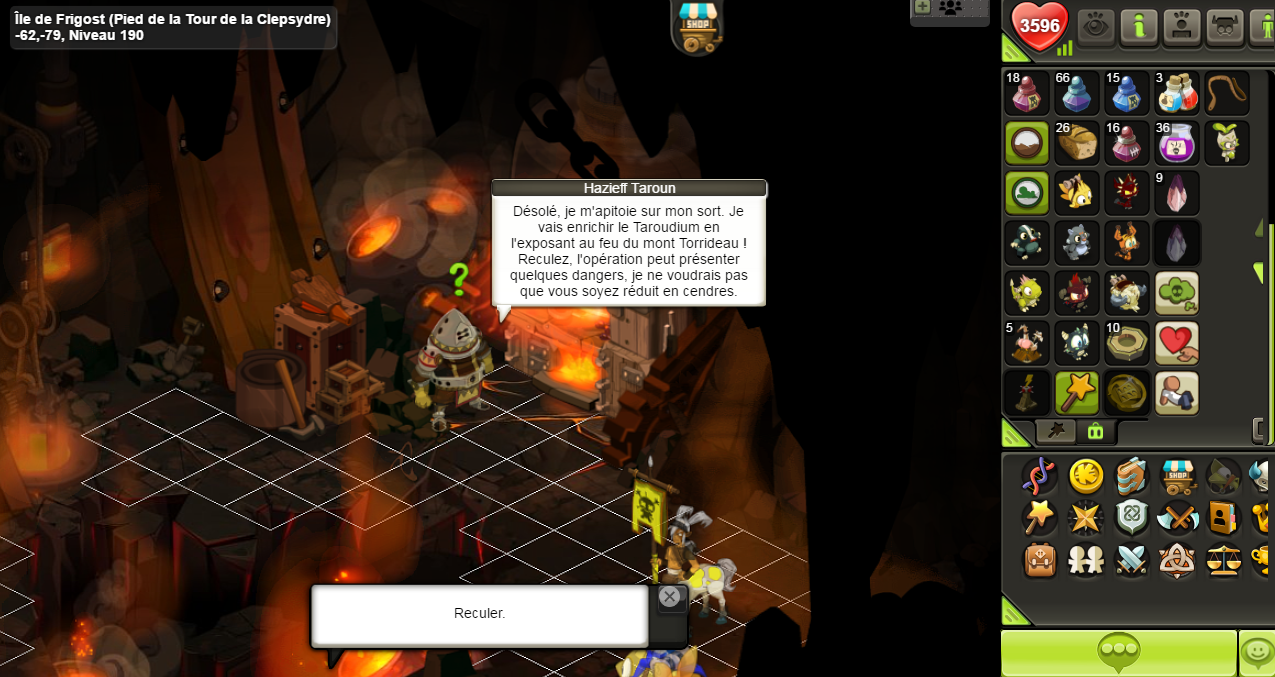Open the golden scales alignment icon

(1224, 559)
